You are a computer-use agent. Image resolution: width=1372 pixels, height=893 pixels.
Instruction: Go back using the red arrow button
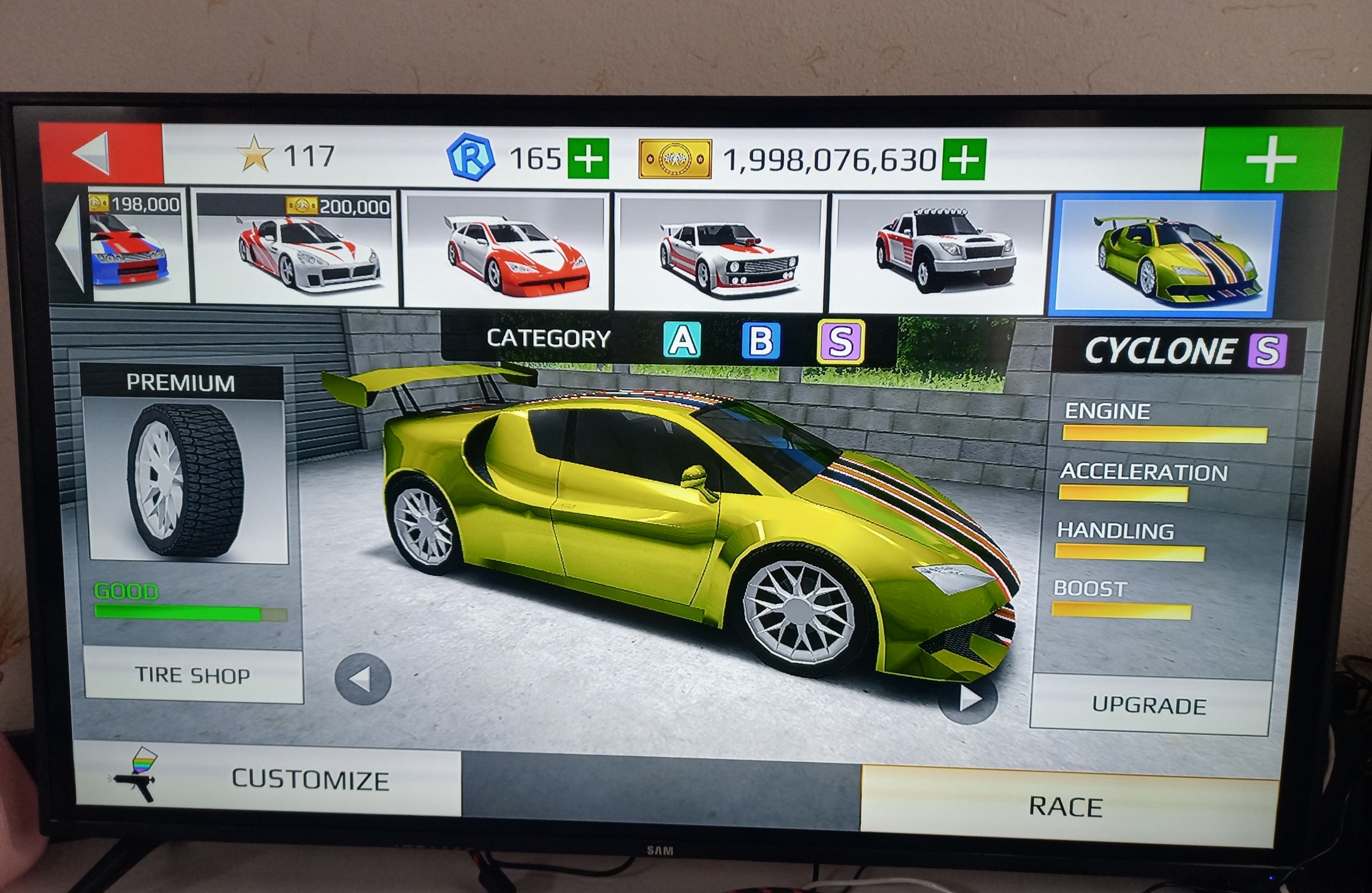[101, 154]
